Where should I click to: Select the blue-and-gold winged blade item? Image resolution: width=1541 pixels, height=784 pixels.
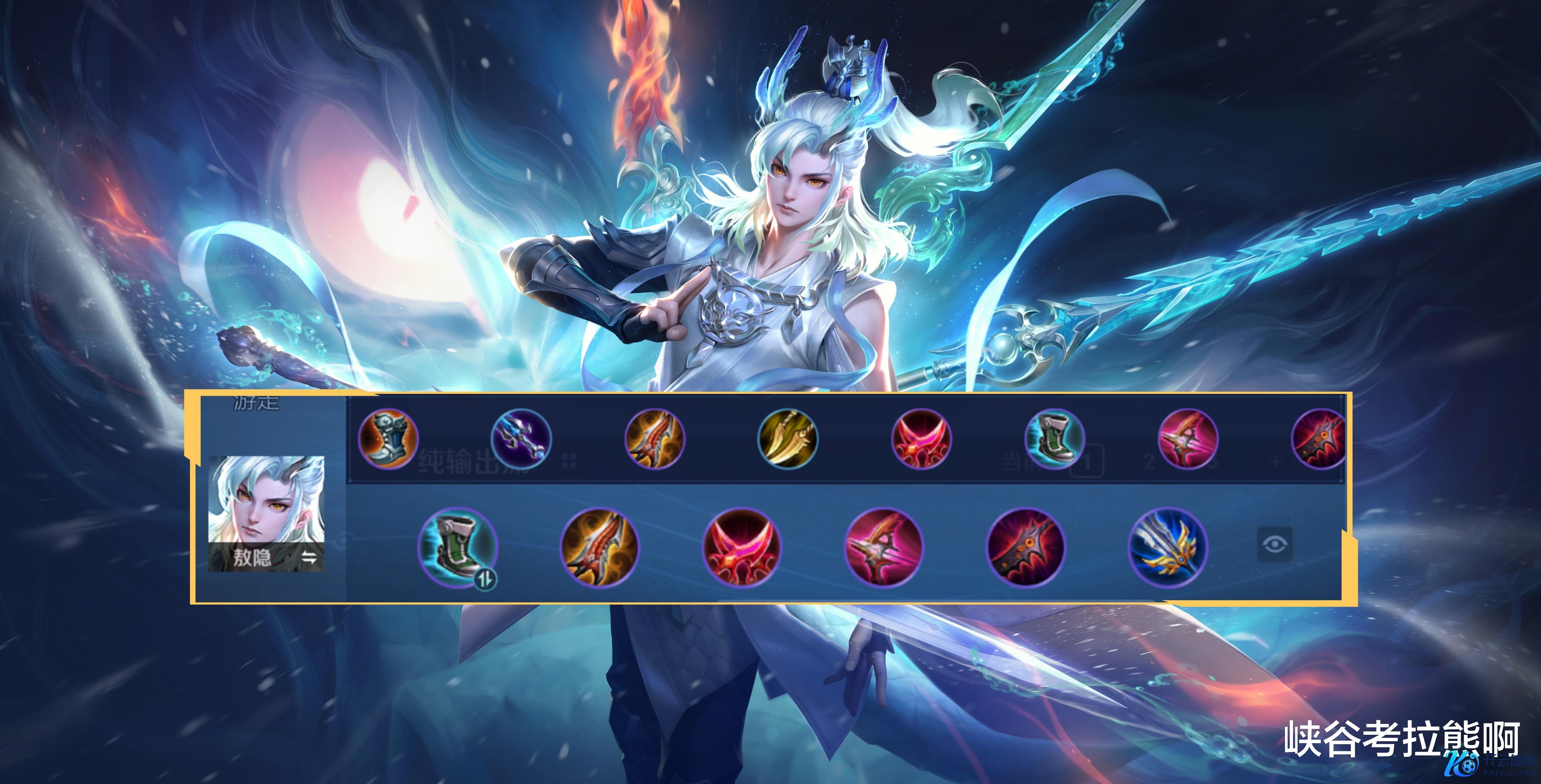(1168, 547)
